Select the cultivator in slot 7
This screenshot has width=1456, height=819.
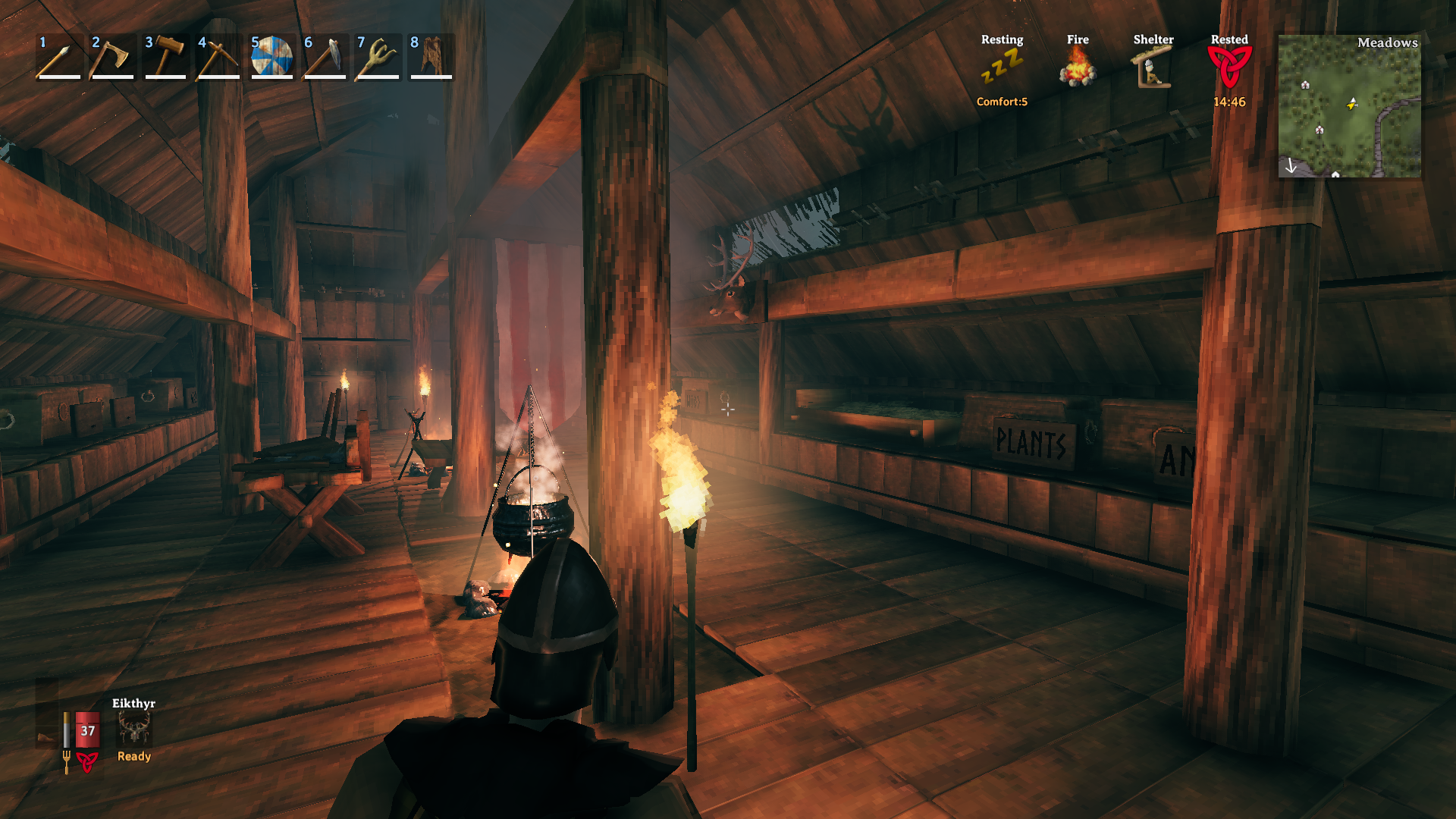pos(378,57)
